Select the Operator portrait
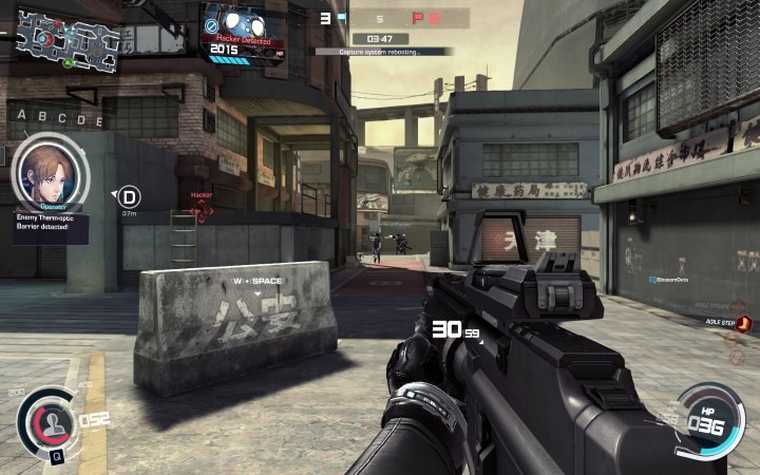760x475 pixels. (49, 173)
